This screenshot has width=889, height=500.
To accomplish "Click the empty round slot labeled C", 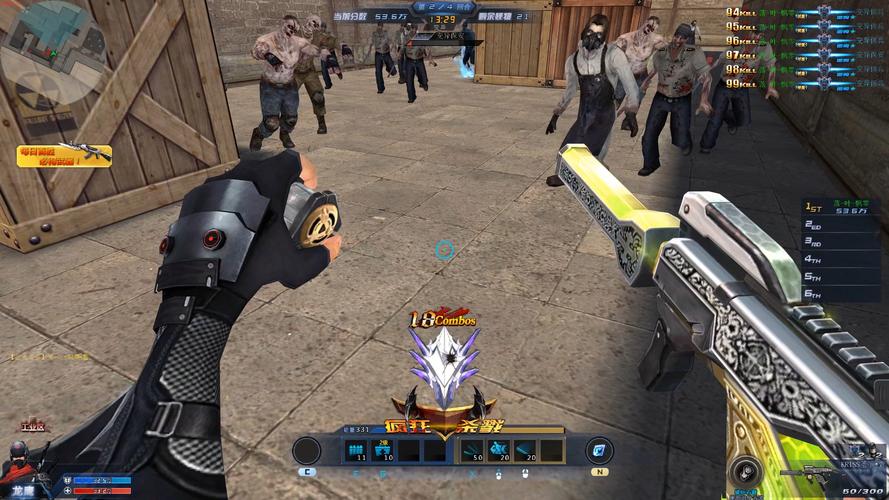I will coord(306,451).
